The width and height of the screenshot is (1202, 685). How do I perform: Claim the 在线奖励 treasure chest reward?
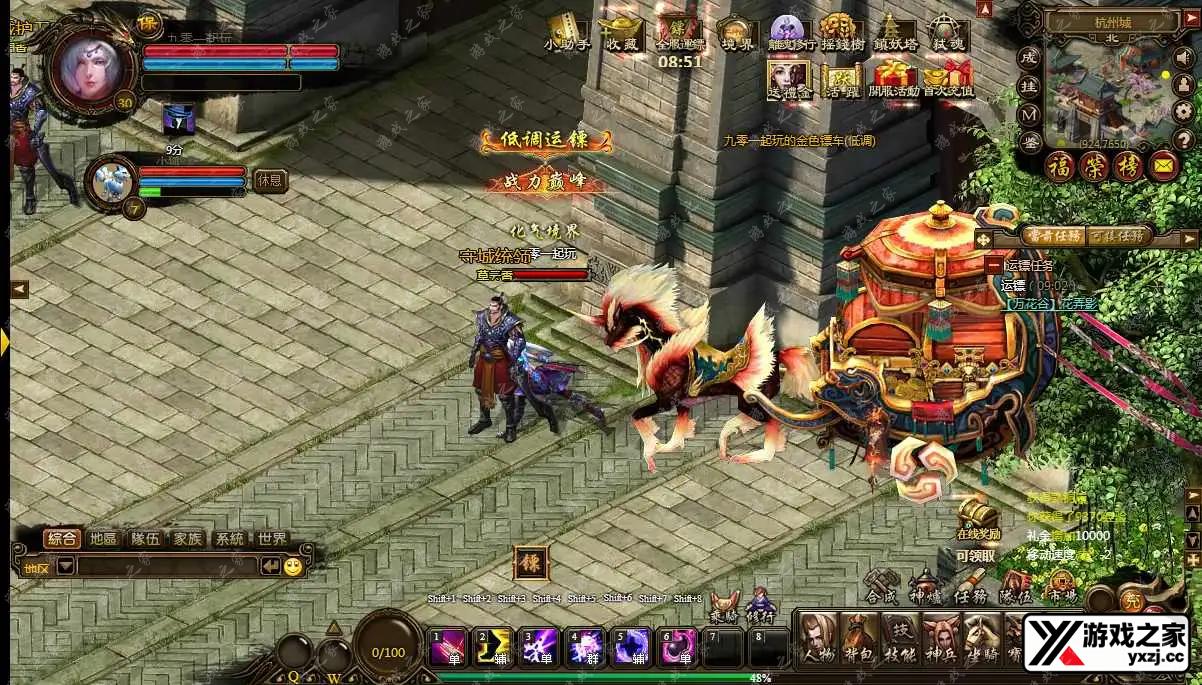coord(976,514)
